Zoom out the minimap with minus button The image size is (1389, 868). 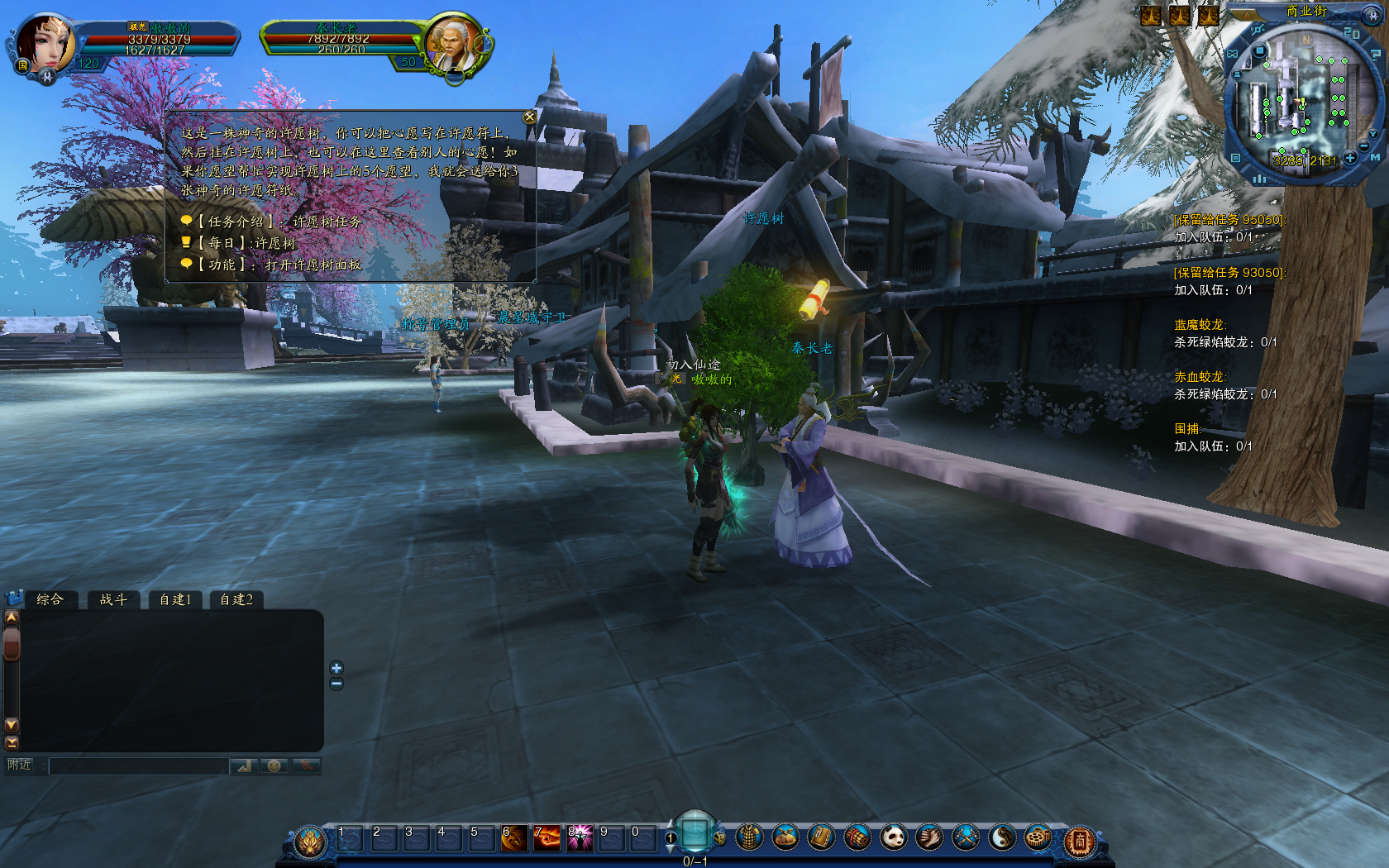(x=1363, y=146)
